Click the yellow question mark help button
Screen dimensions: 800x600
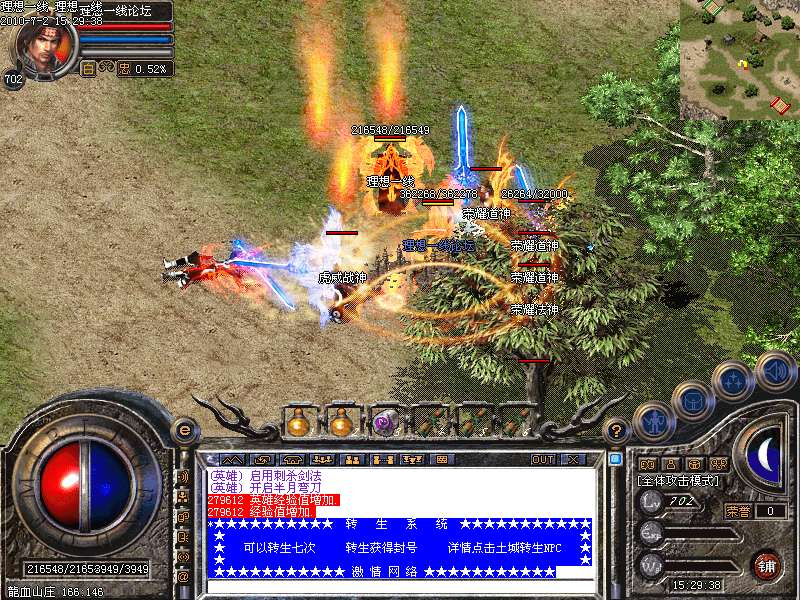coord(618,431)
